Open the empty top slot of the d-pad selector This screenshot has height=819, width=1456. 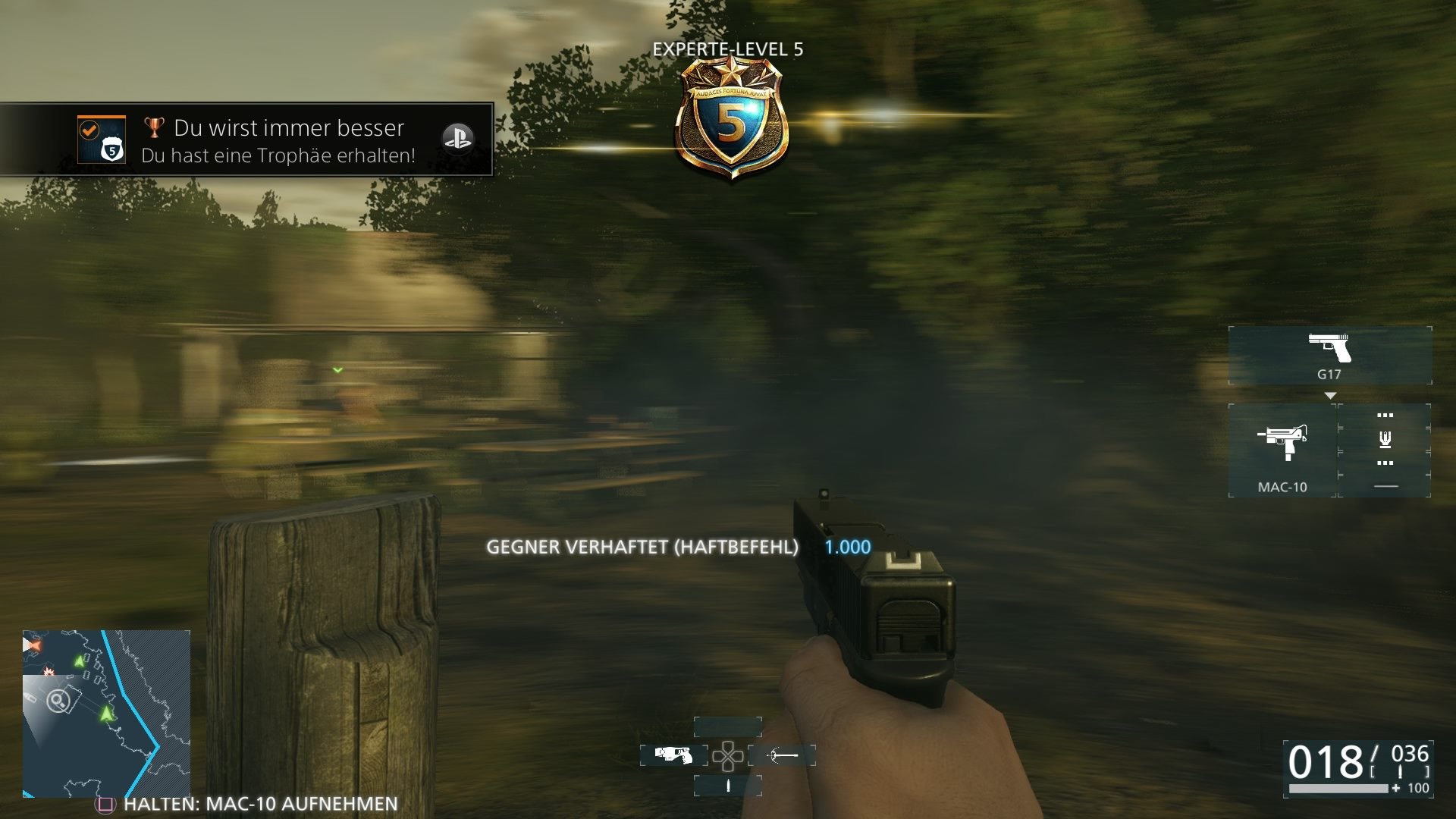[727, 726]
